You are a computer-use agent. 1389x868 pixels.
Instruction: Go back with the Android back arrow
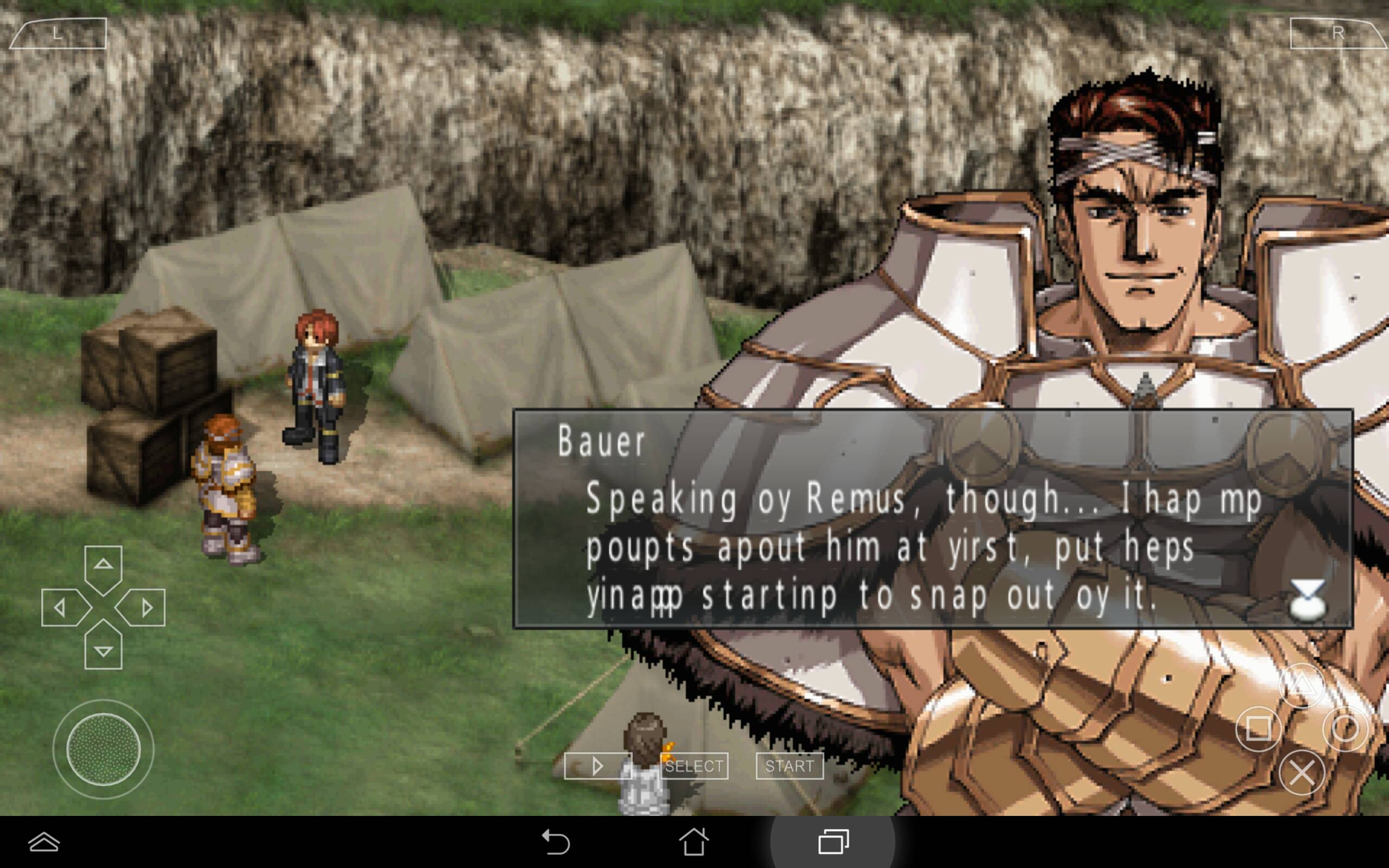[555, 842]
